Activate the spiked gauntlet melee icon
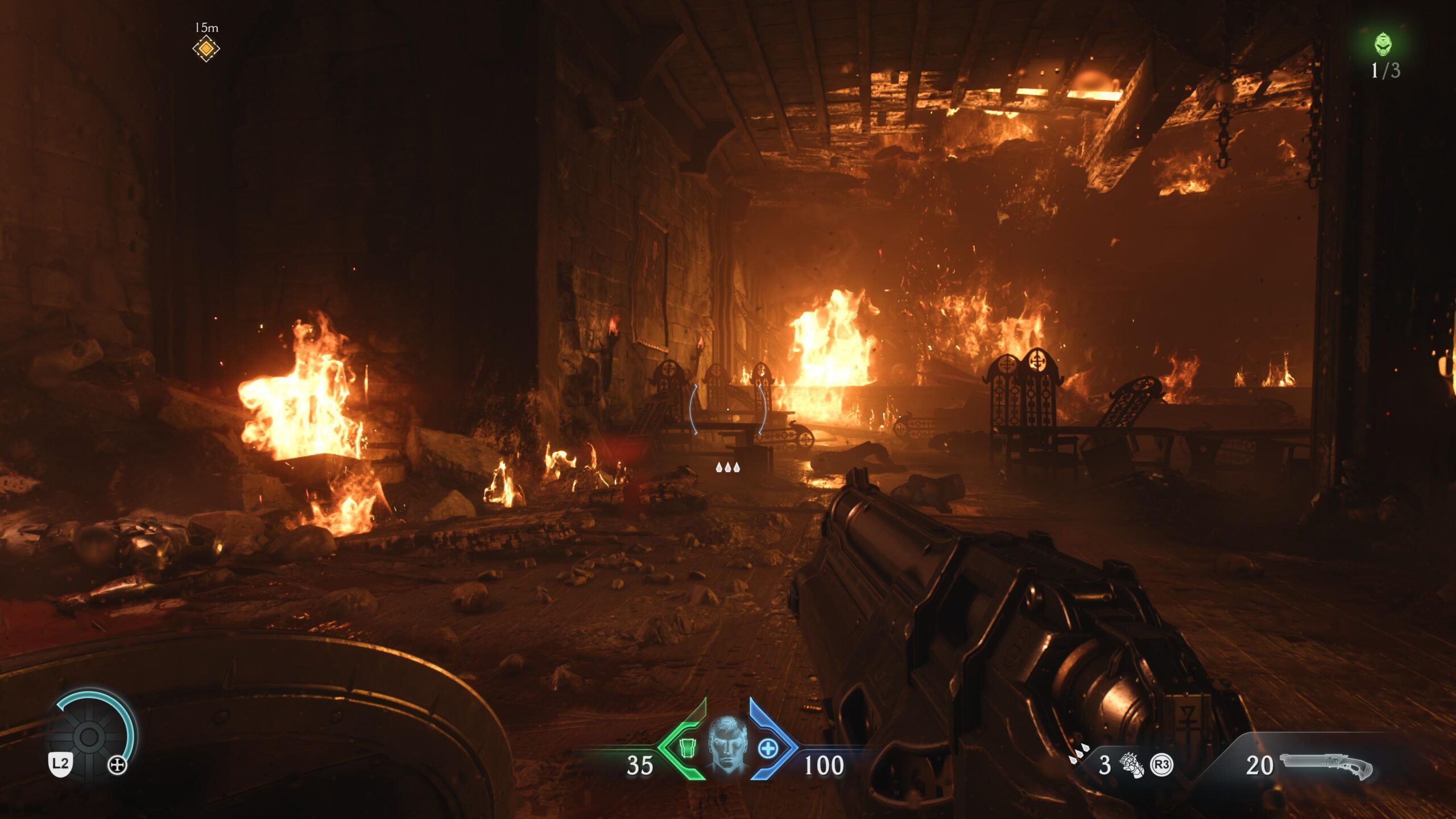 pyautogui.click(x=1131, y=765)
